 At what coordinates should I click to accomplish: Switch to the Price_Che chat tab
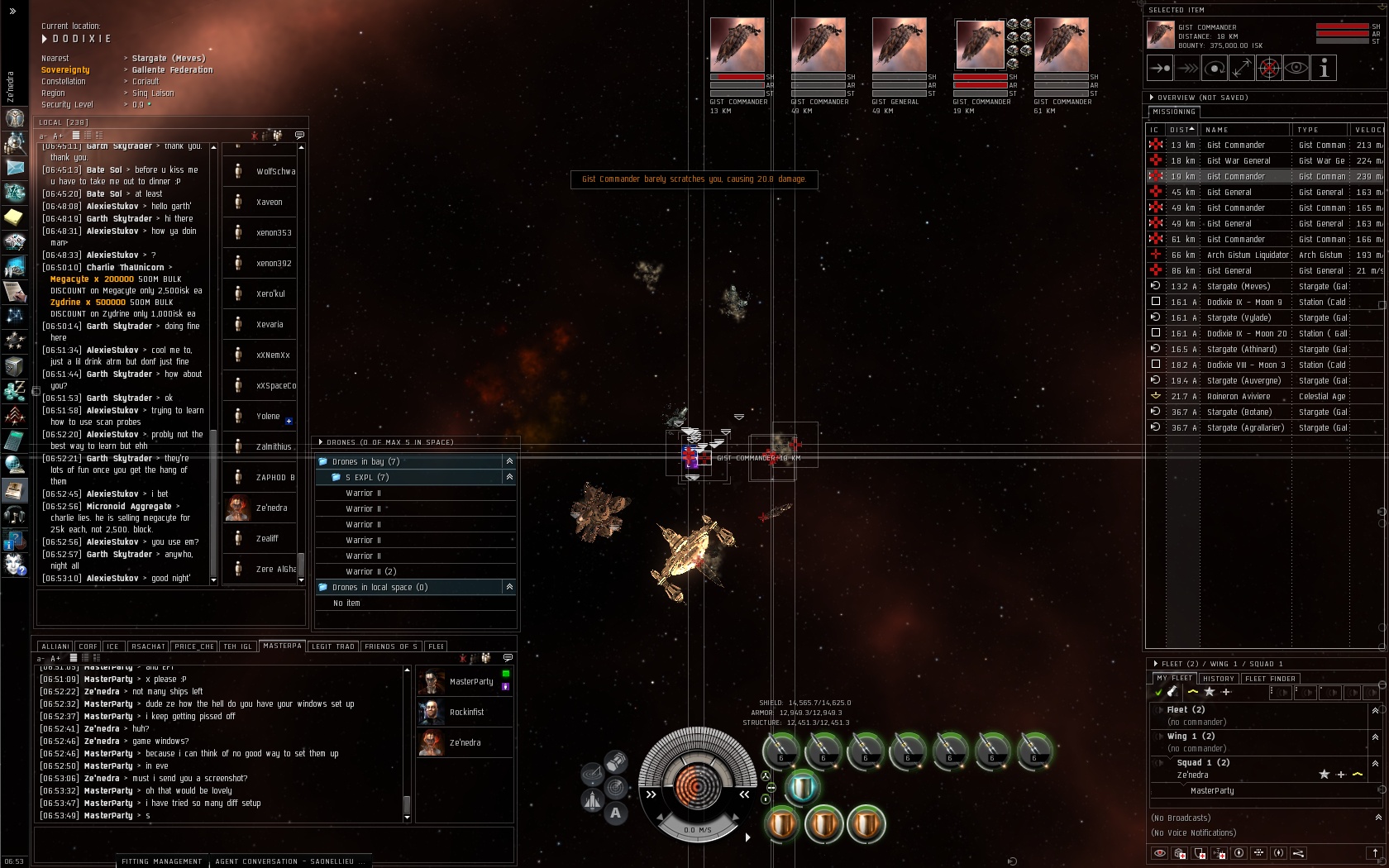194,646
